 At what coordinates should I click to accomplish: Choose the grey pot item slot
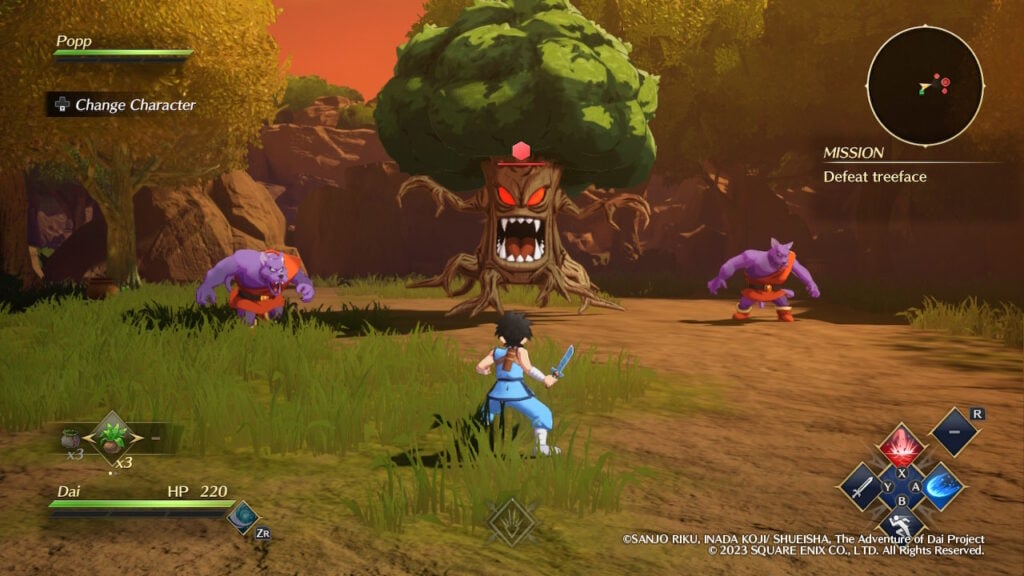click(x=70, y=438)
